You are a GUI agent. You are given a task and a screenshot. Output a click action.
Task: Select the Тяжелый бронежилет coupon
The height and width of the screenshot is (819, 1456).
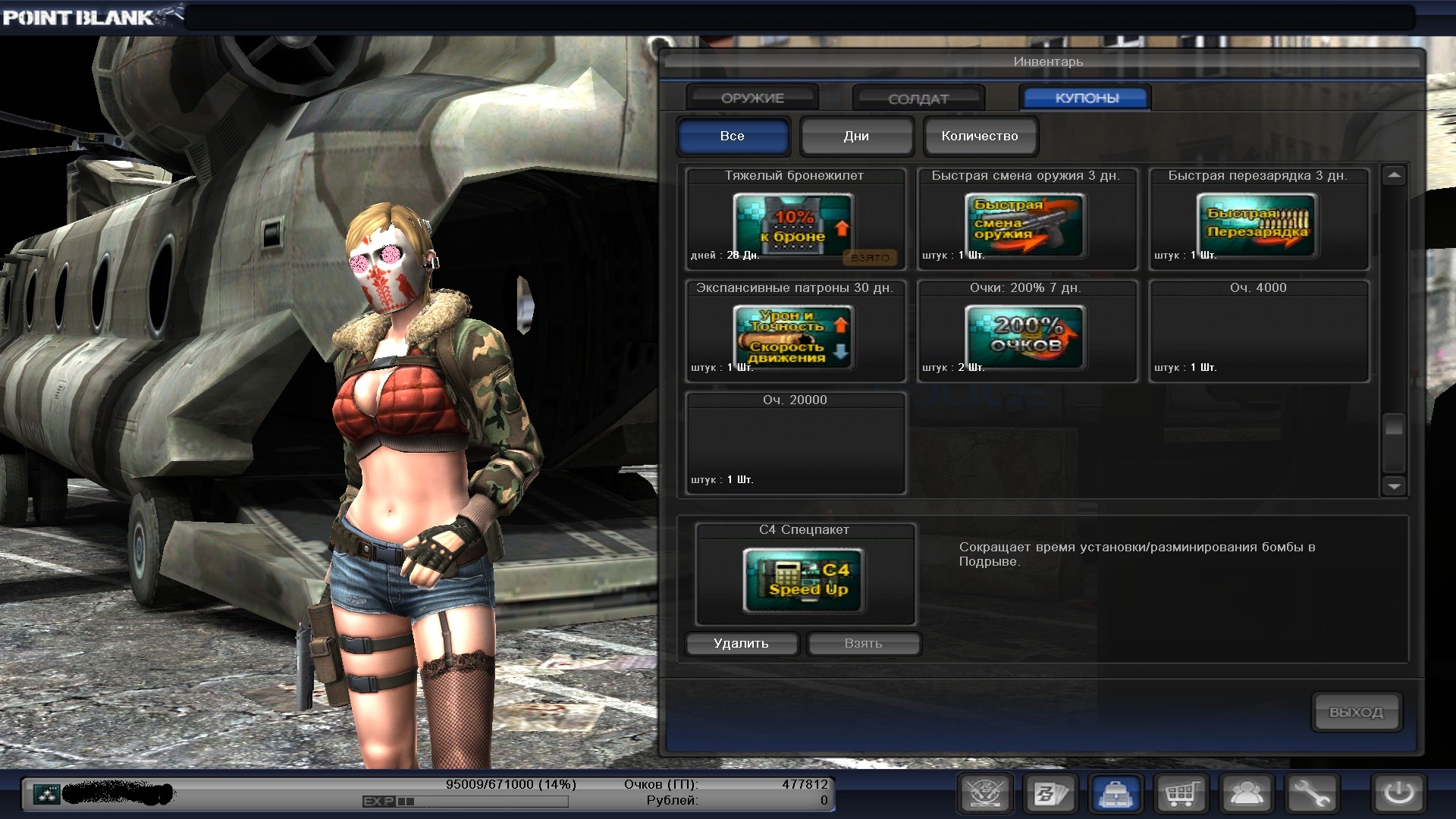click(x=793, y=226)
